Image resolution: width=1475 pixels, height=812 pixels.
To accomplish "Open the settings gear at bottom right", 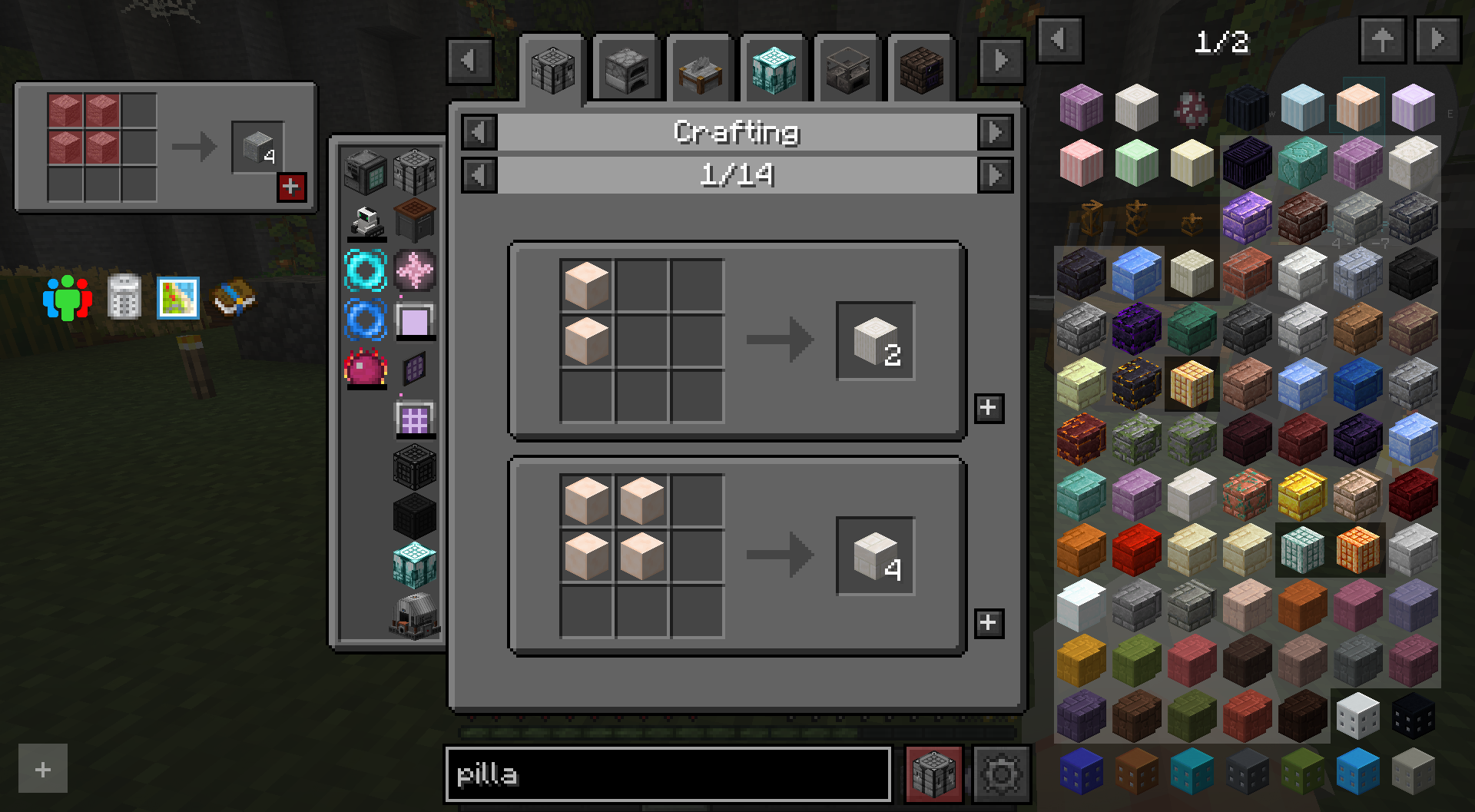I will (1001, 774).
